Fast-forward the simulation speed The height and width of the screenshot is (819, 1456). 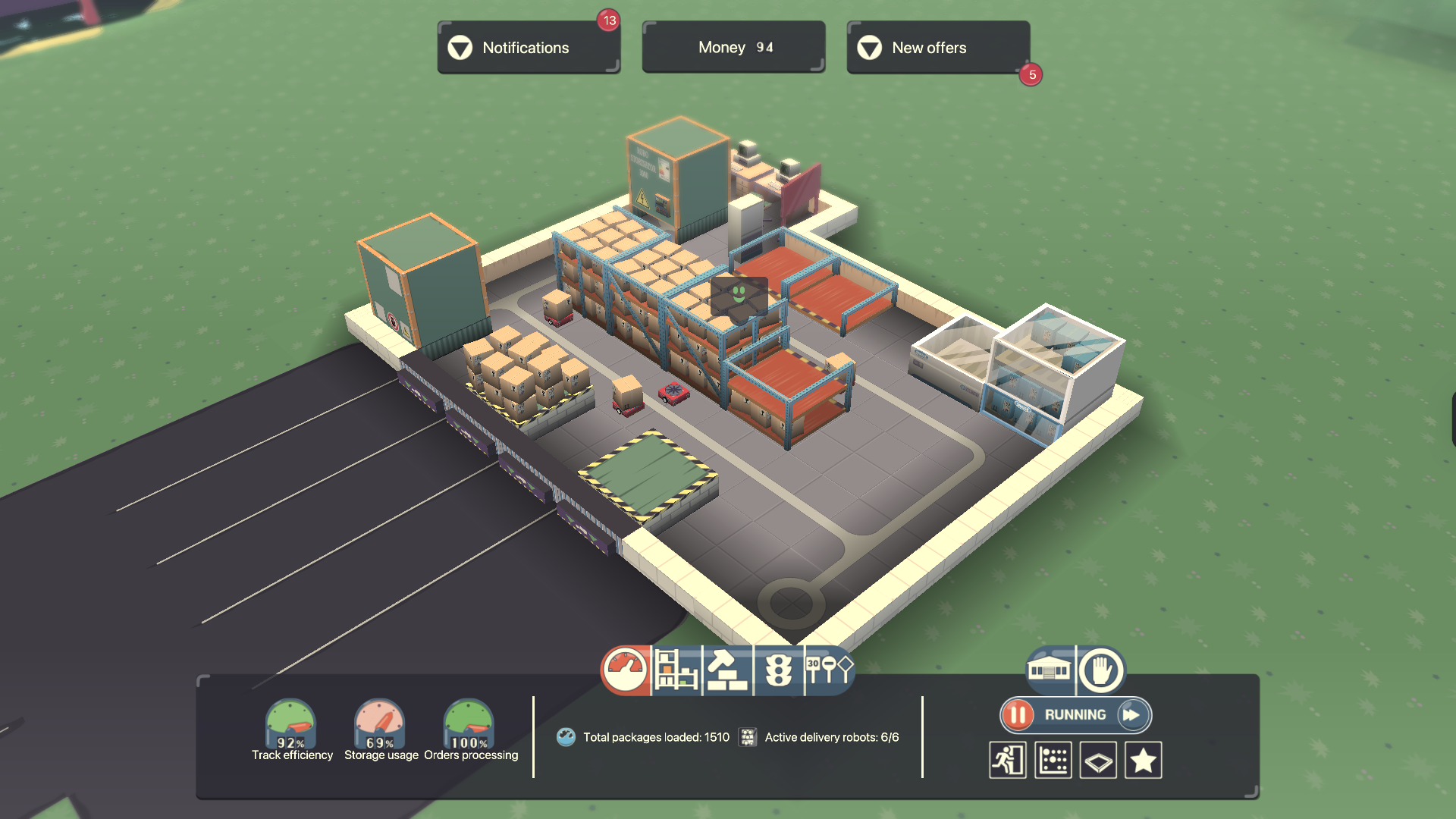pos(1132,715)
